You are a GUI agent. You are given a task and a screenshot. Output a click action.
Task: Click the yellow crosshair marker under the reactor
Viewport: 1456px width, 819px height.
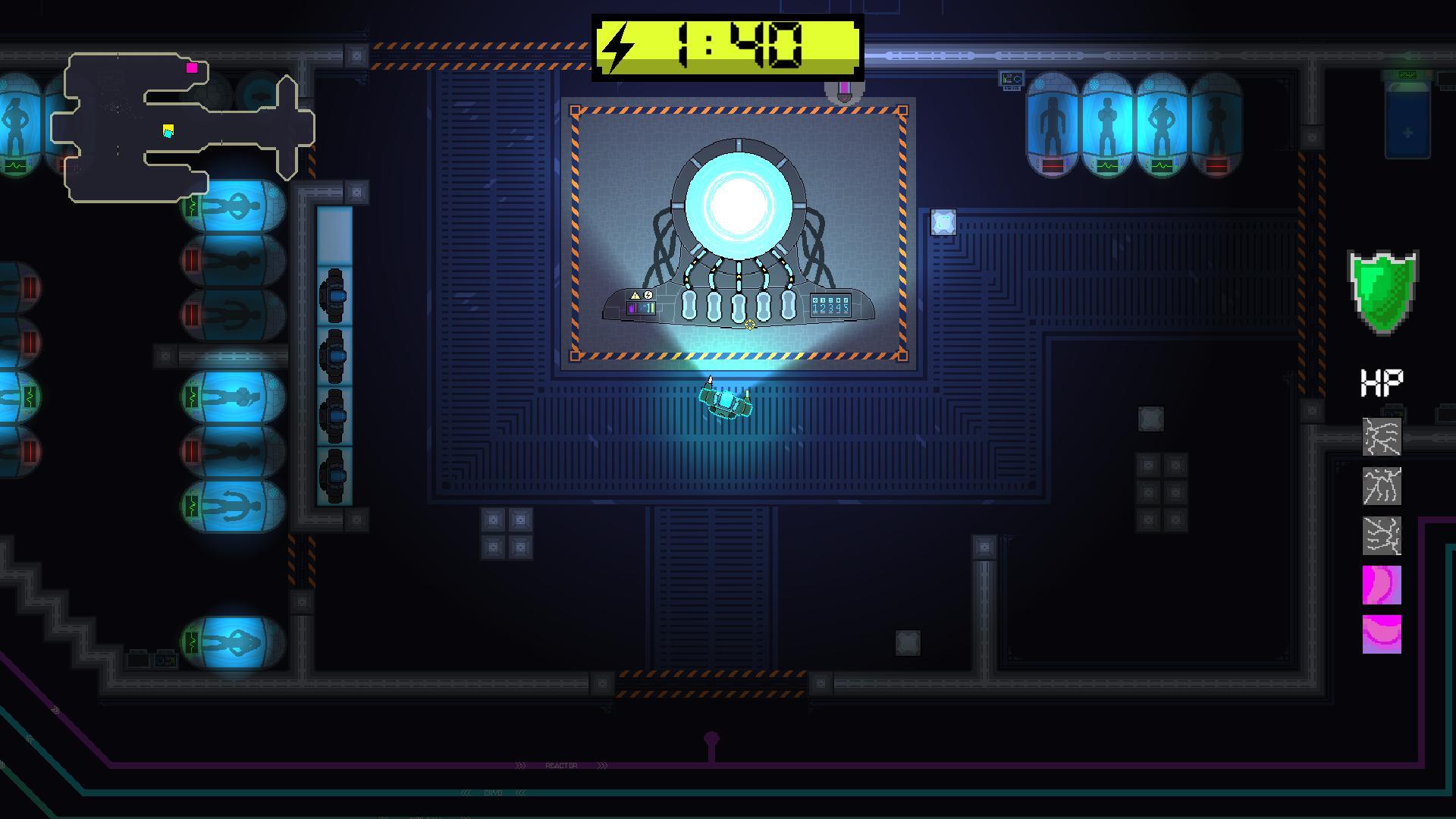(x=749, y=325)
